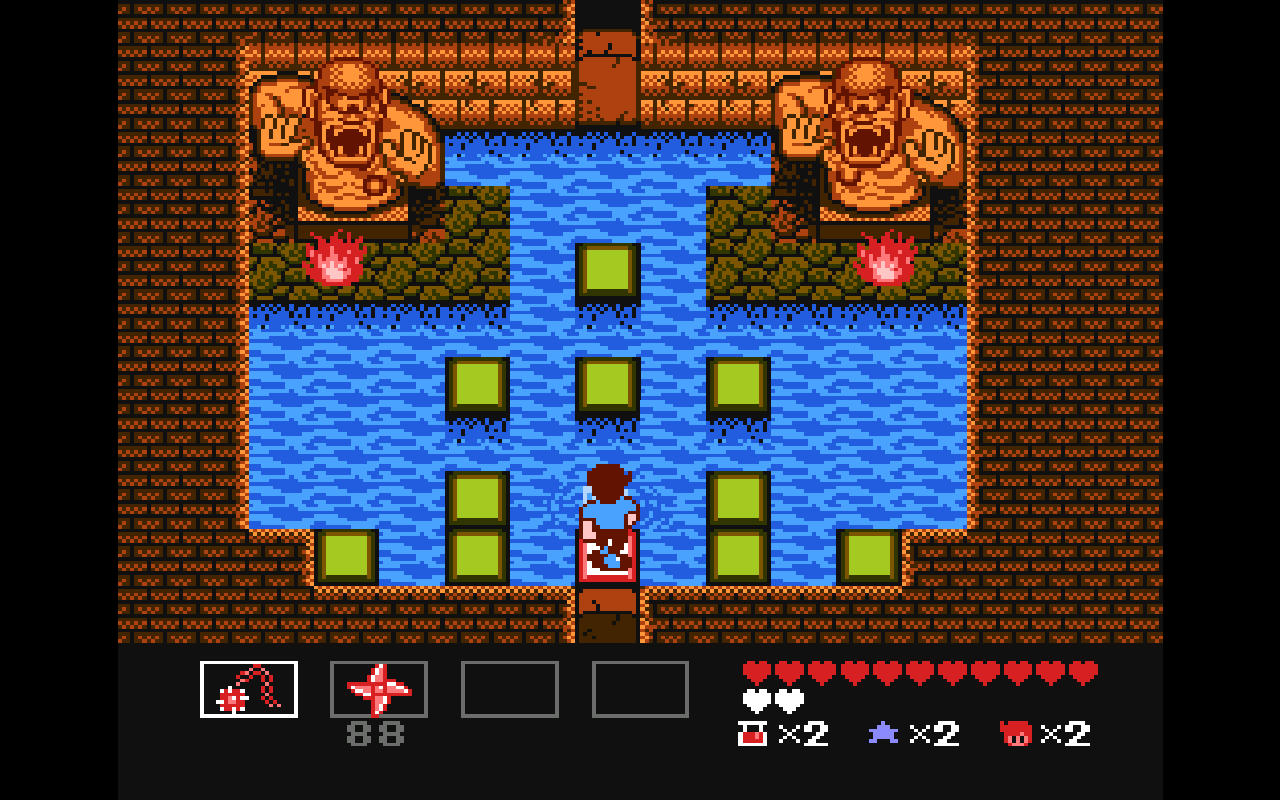
Task: Click the medicine bottle icon
Action: (x=752, y=734)
